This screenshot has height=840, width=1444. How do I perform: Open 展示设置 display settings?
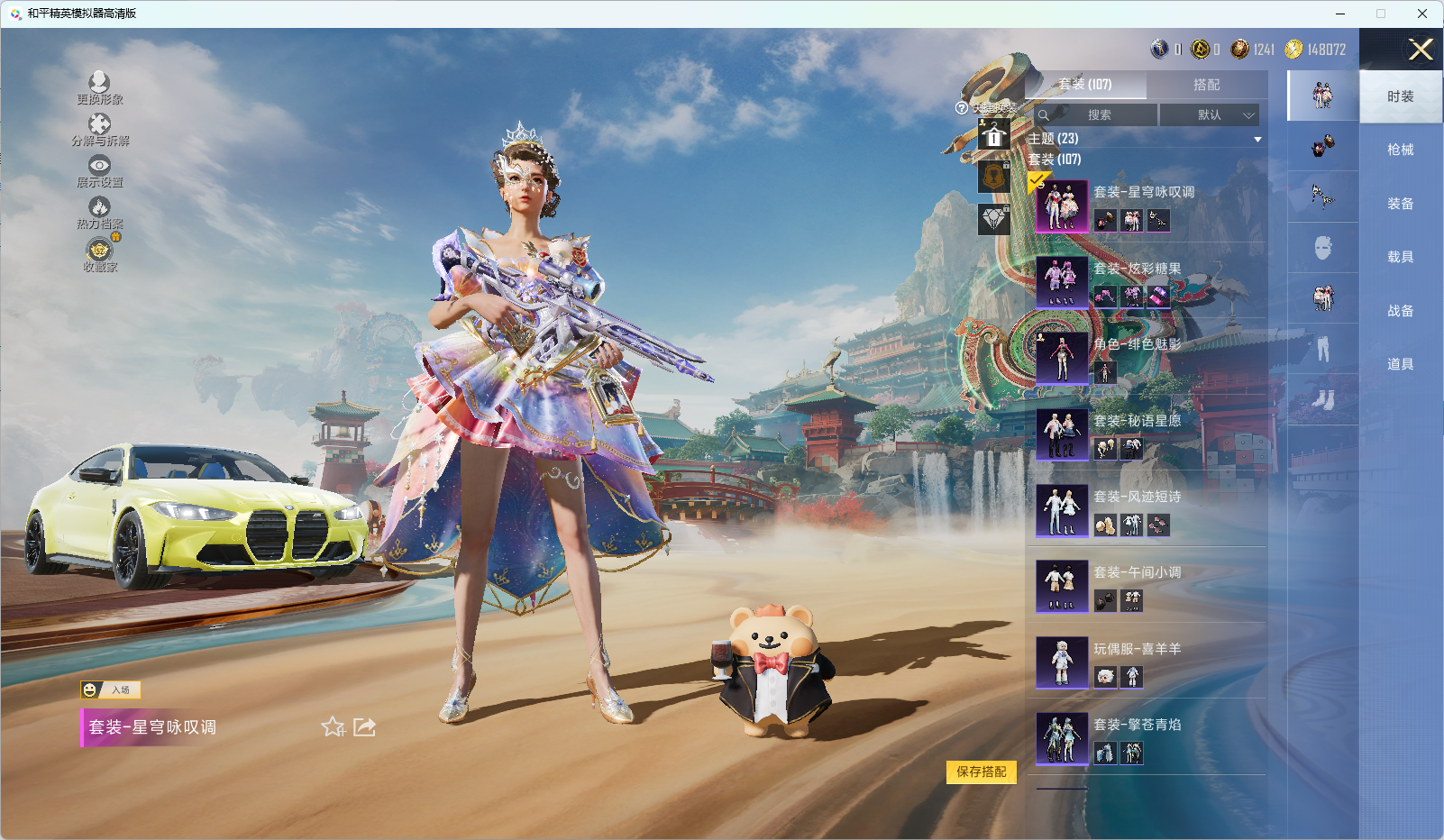click(99, 171)
